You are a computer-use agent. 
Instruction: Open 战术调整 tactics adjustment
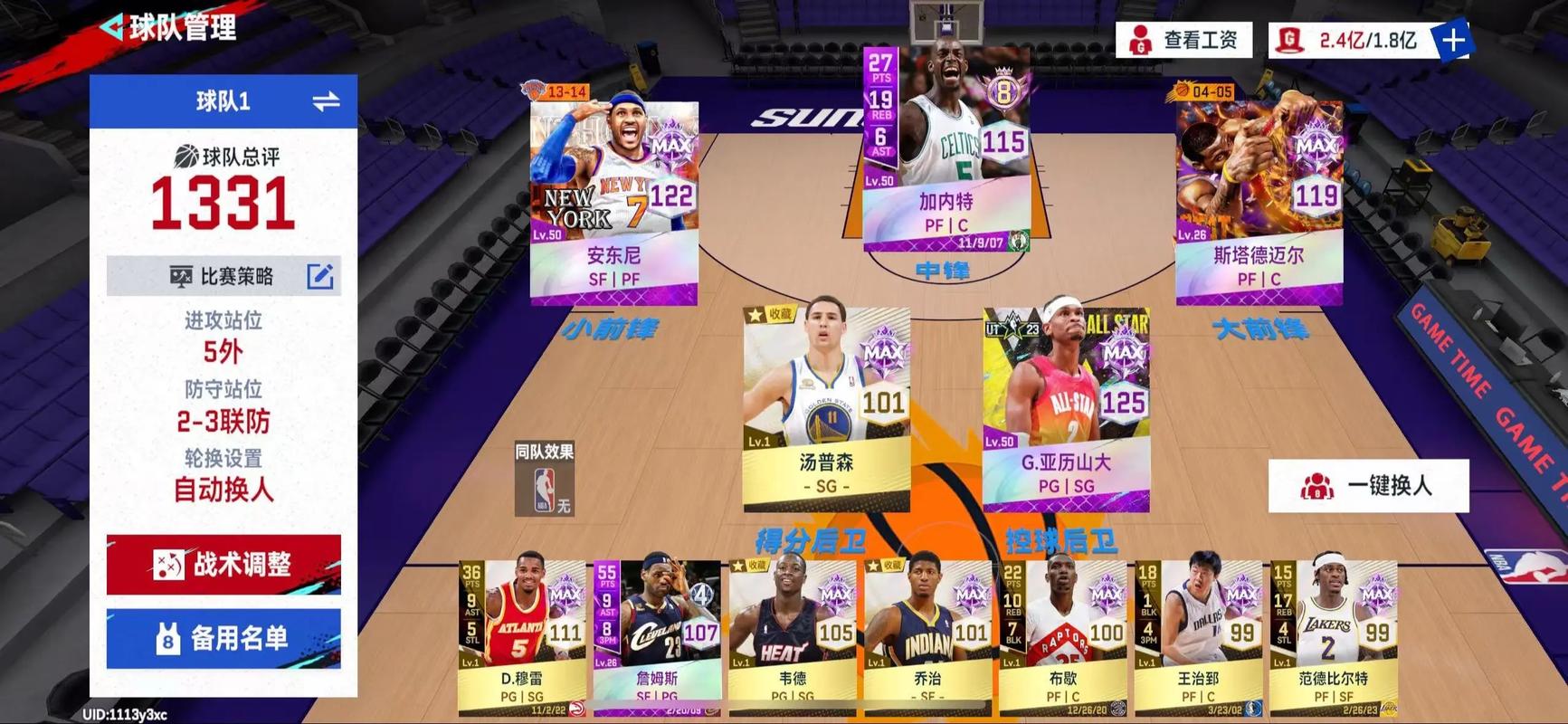point(223,565)
